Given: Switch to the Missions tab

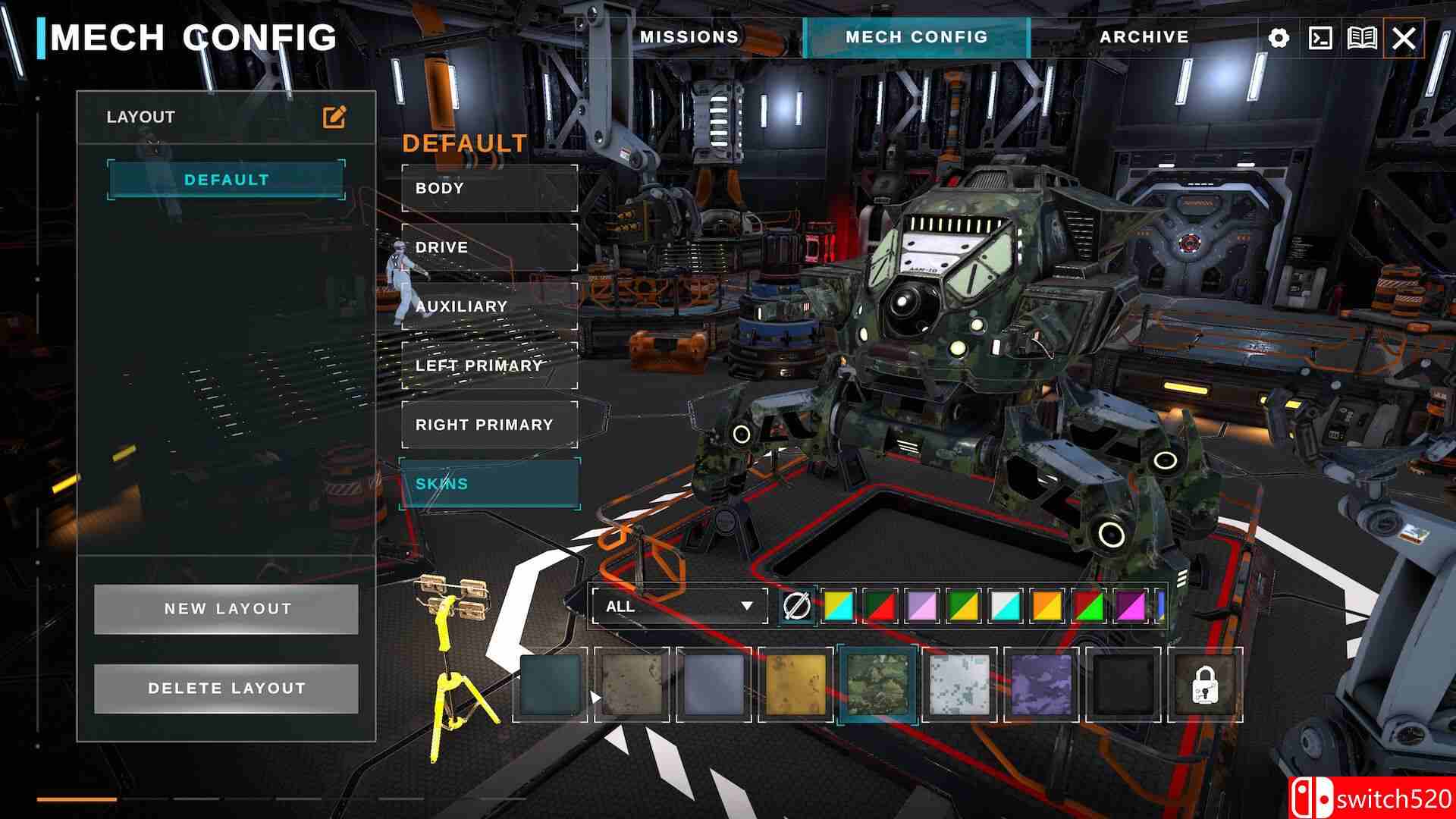Looking at the screenshot, I should pos(689,37).
